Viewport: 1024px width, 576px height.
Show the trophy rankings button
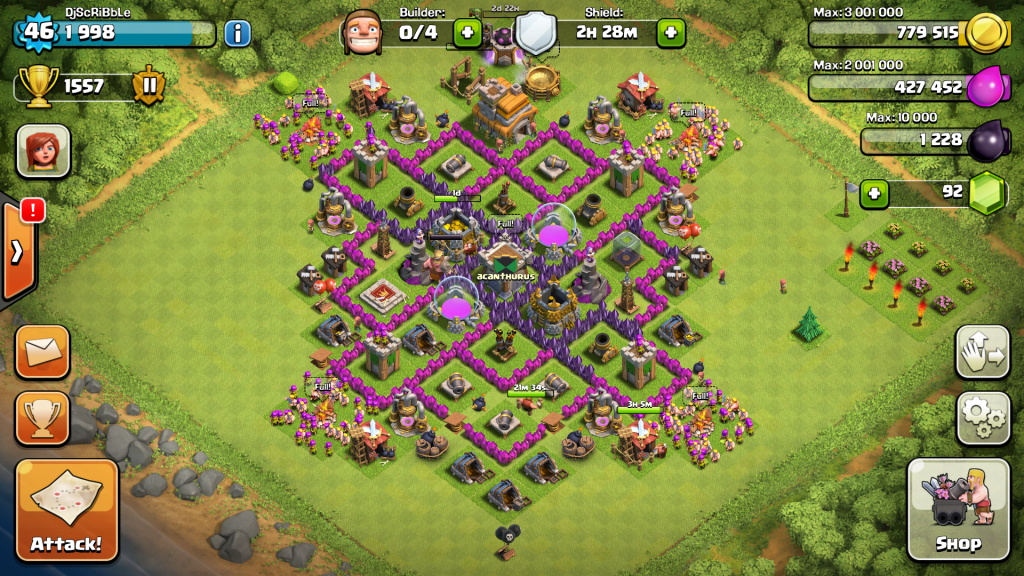click(42, 417)
